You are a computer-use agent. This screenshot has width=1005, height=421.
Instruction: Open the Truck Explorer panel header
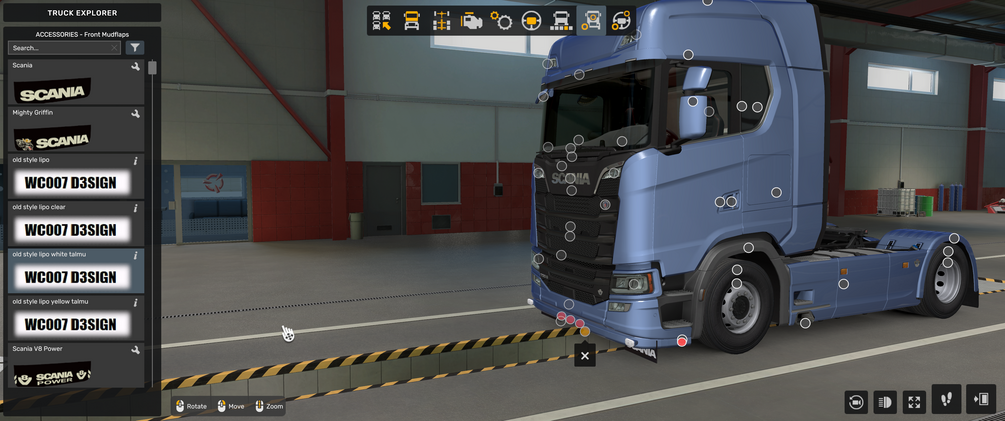click(82, 13)
